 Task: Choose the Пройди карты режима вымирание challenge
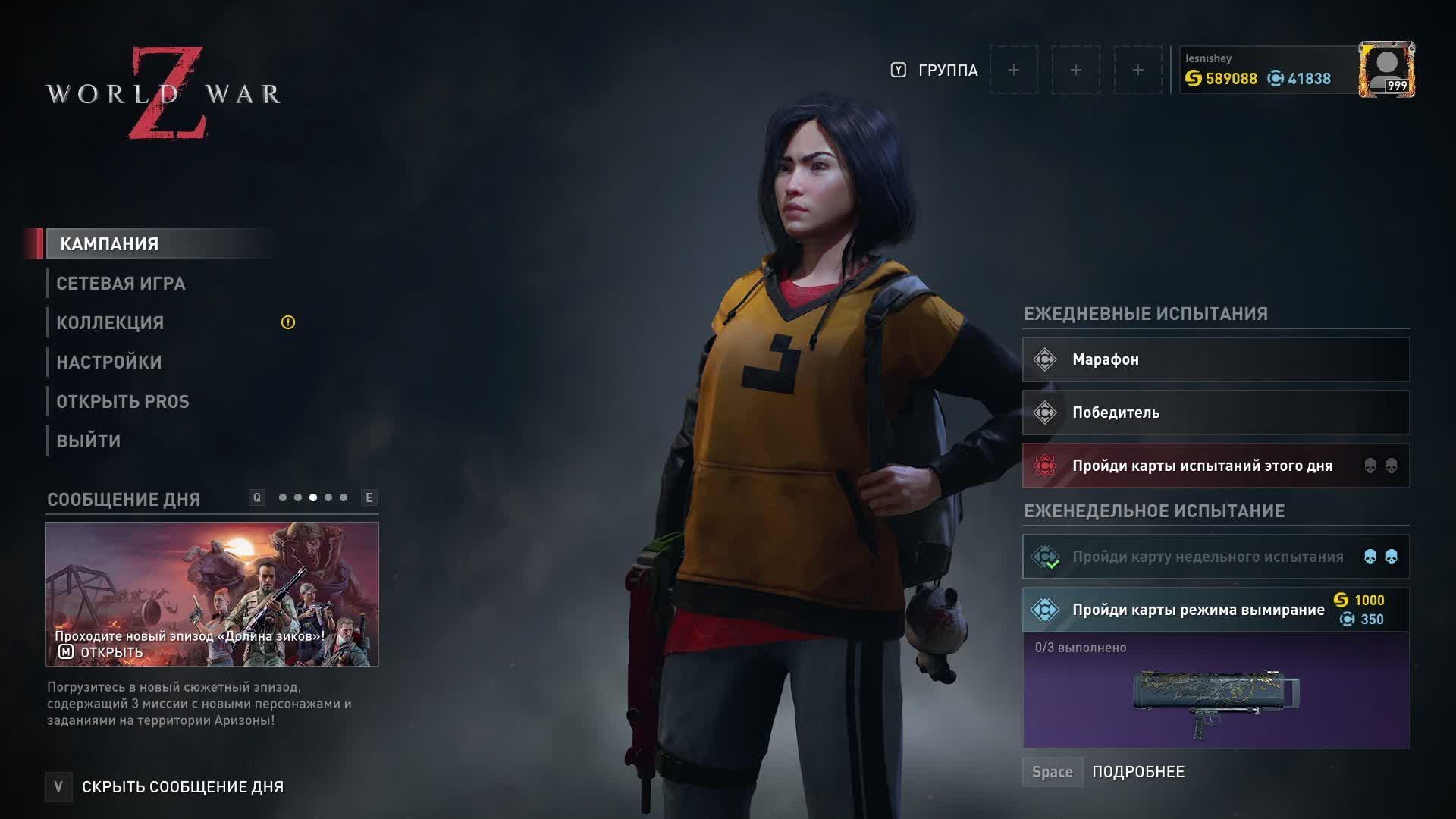[1198, 610]
